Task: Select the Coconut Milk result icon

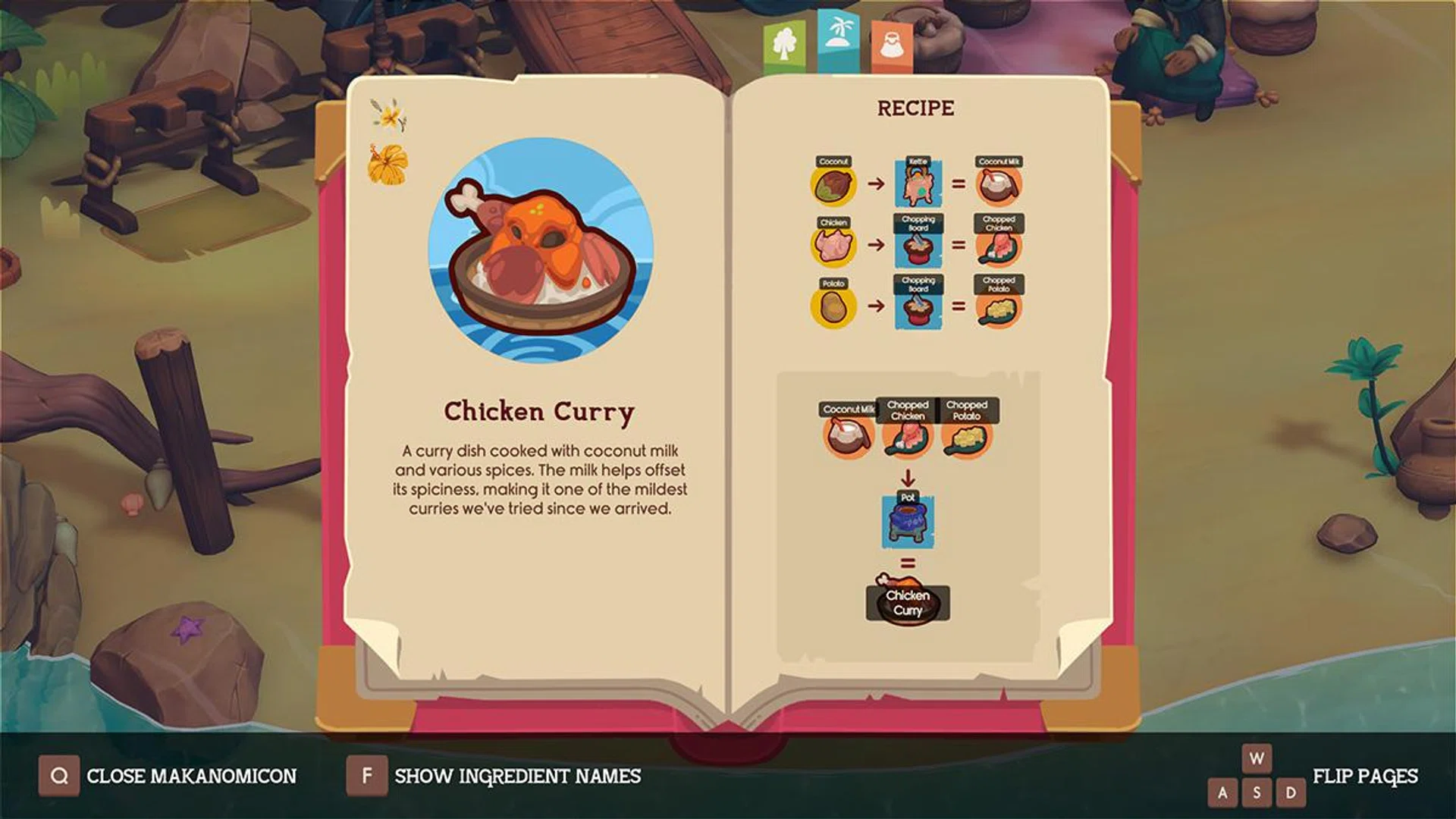Action: pyautogui.click(x=1000, y=187)
